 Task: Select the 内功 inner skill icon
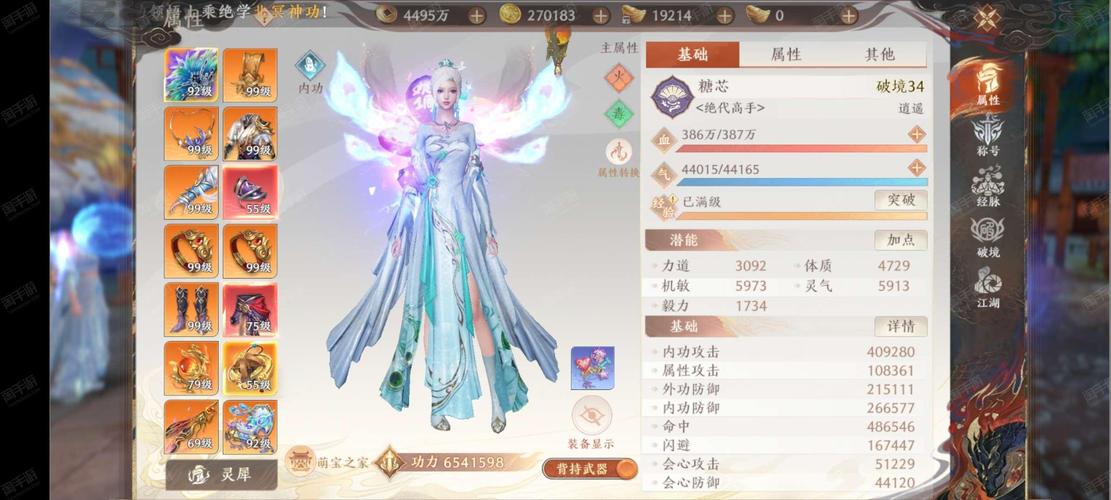pos(310,67)
